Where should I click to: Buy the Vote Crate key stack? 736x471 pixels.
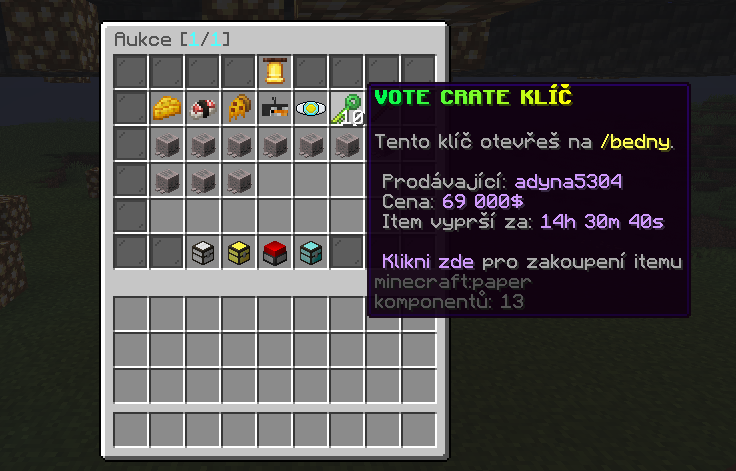[347, 107]
